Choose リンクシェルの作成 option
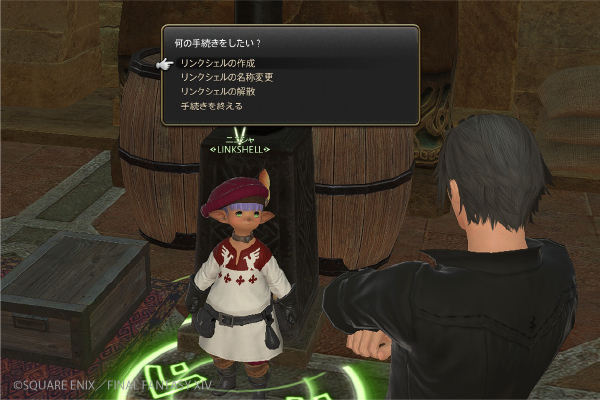 click(218, 63)
